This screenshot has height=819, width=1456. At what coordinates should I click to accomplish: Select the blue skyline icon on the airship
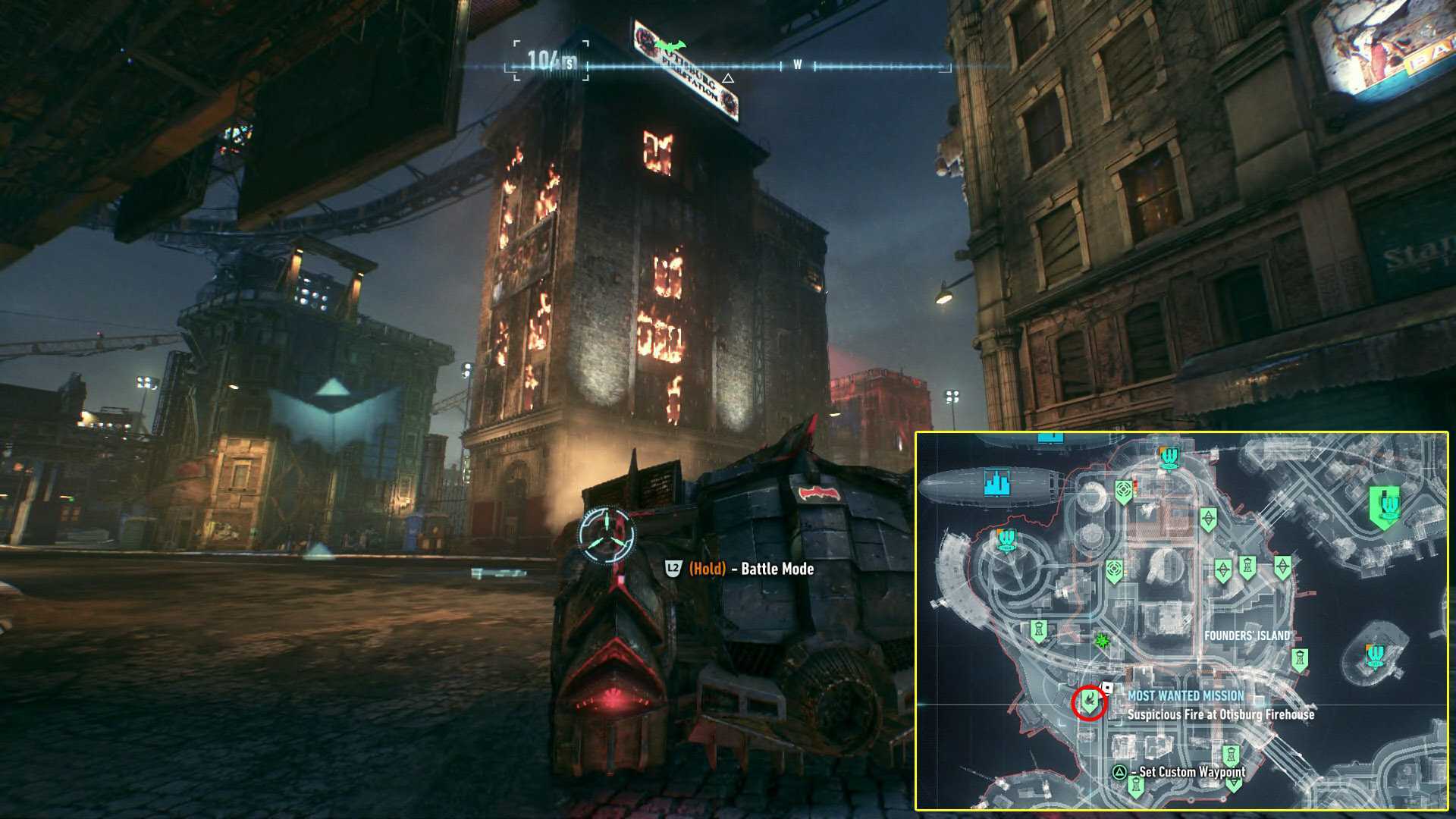coord(996,482)
